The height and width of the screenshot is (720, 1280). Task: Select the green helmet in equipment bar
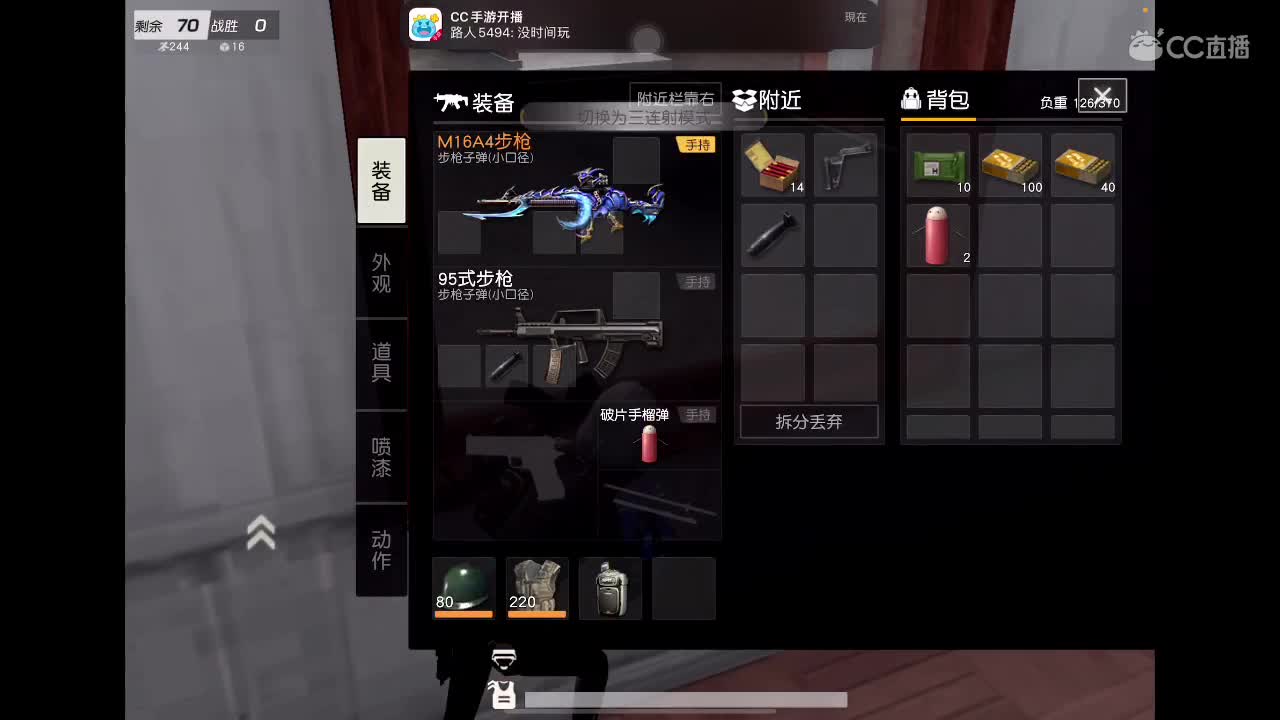tap(463, 585)
